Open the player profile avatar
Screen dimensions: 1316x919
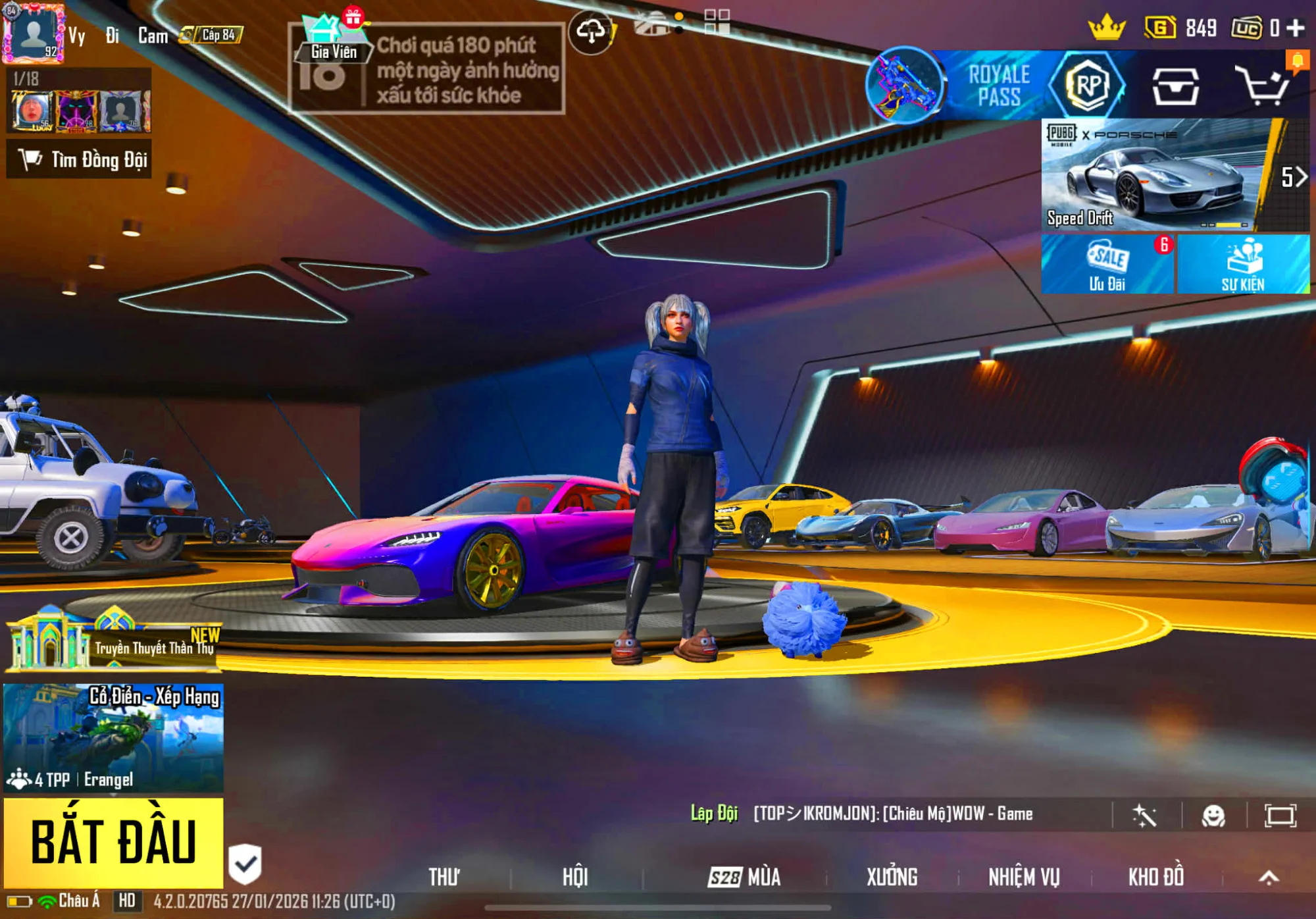[34, 33]
